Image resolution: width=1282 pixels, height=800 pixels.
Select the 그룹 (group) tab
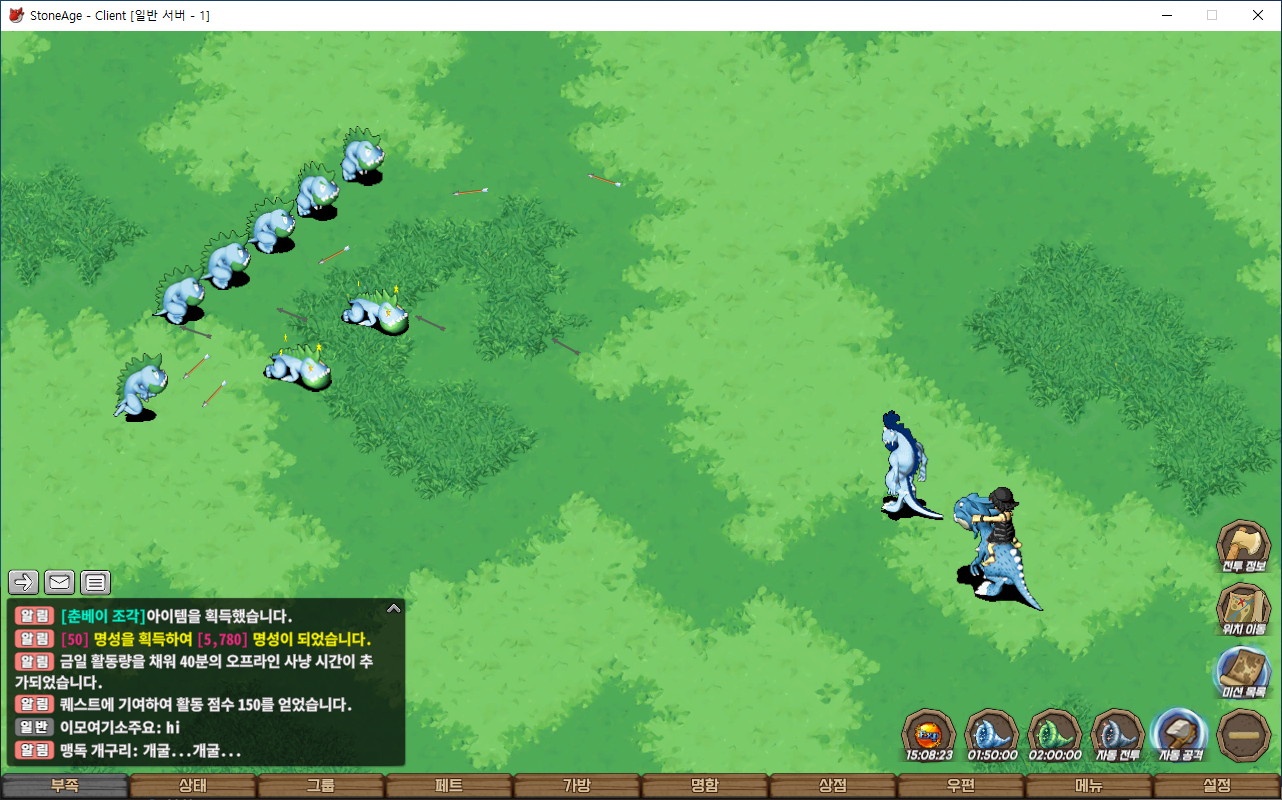(x=321, y=786)
